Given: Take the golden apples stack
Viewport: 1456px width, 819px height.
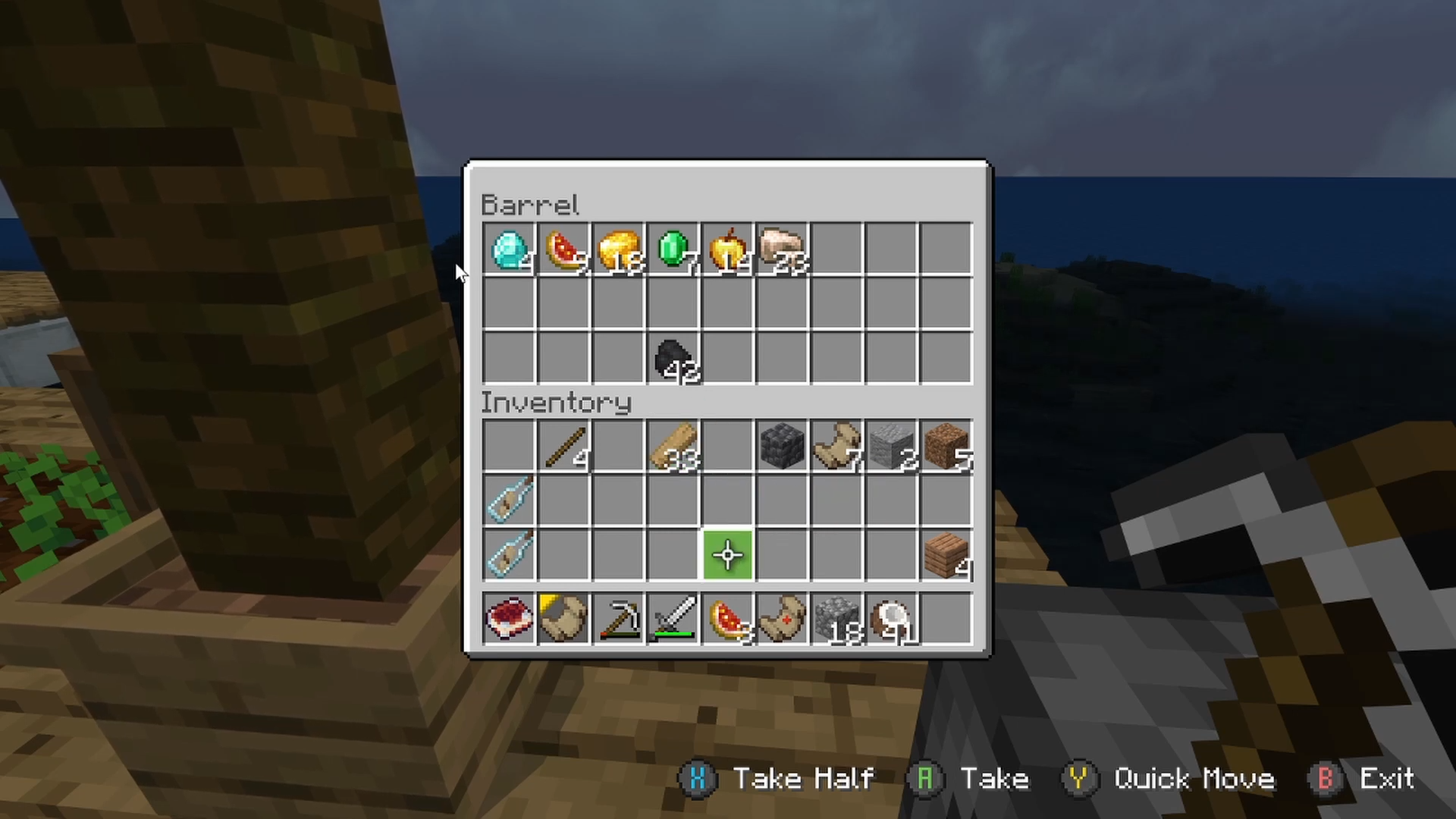Looking at the screenshot, I should 727,249.
